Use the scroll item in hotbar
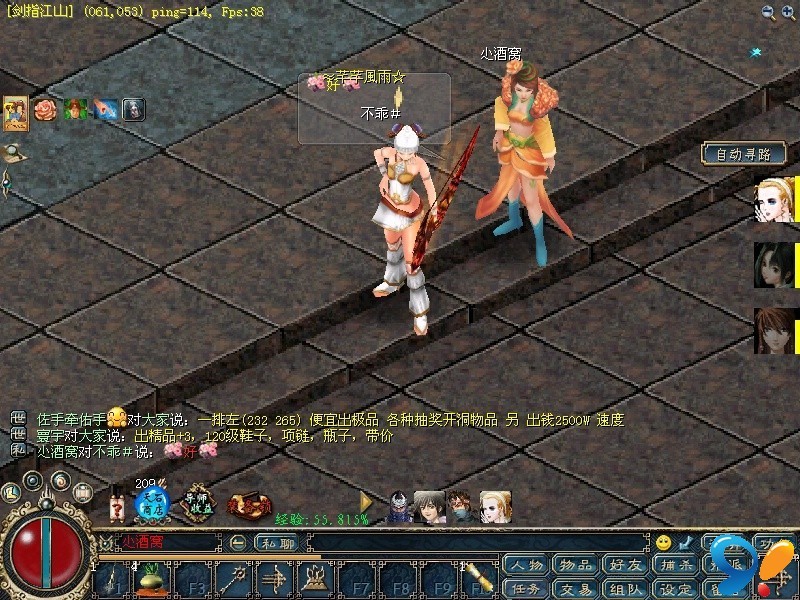 click(x=482, y=580)
